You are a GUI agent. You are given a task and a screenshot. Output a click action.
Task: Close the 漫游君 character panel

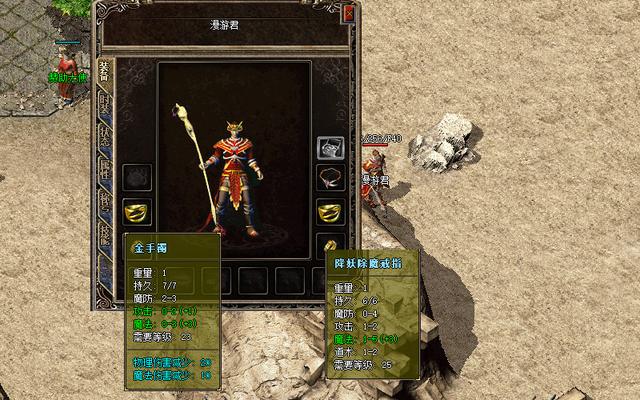[348, 14]
